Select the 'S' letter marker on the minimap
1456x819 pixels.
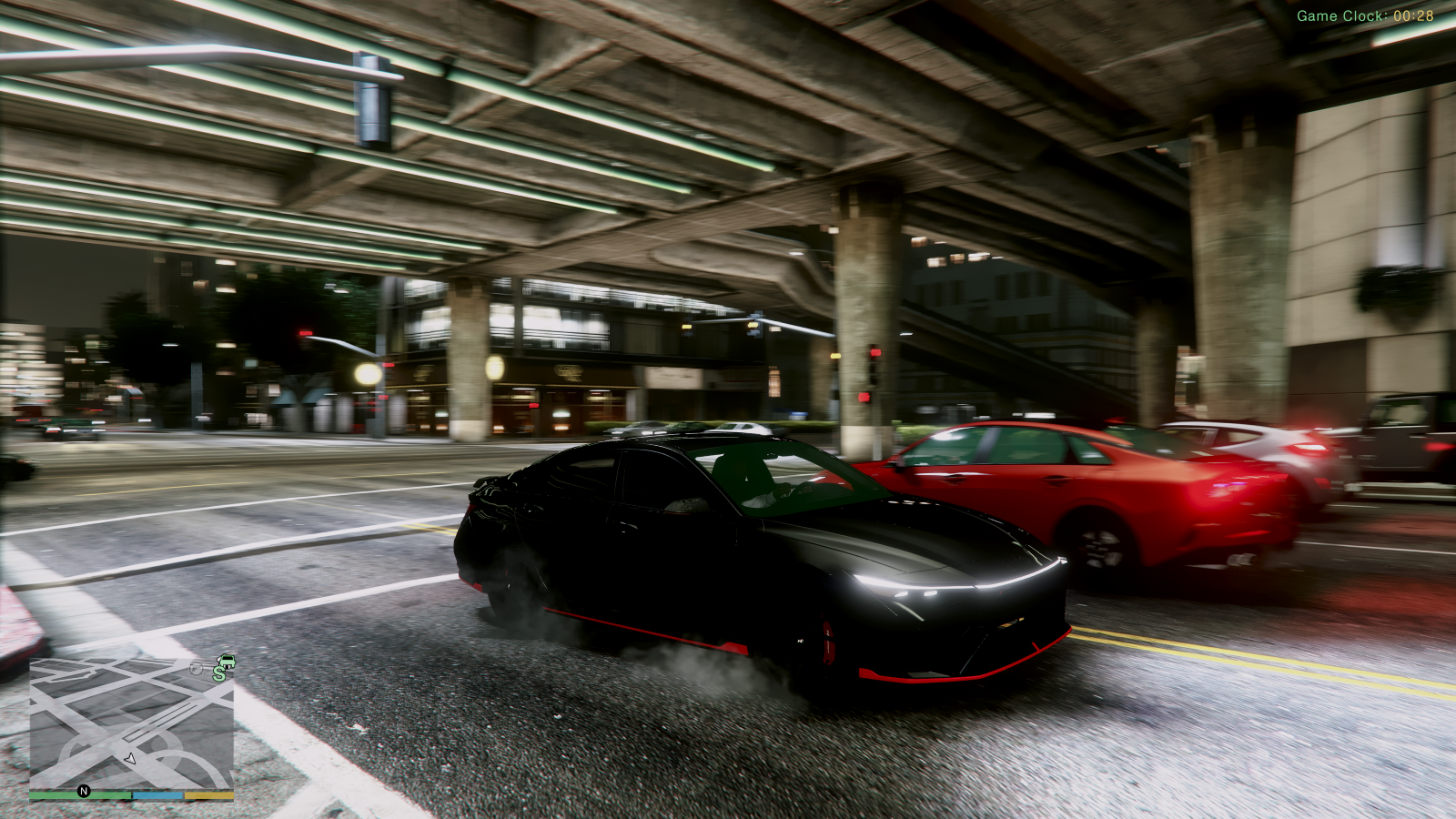219,673
